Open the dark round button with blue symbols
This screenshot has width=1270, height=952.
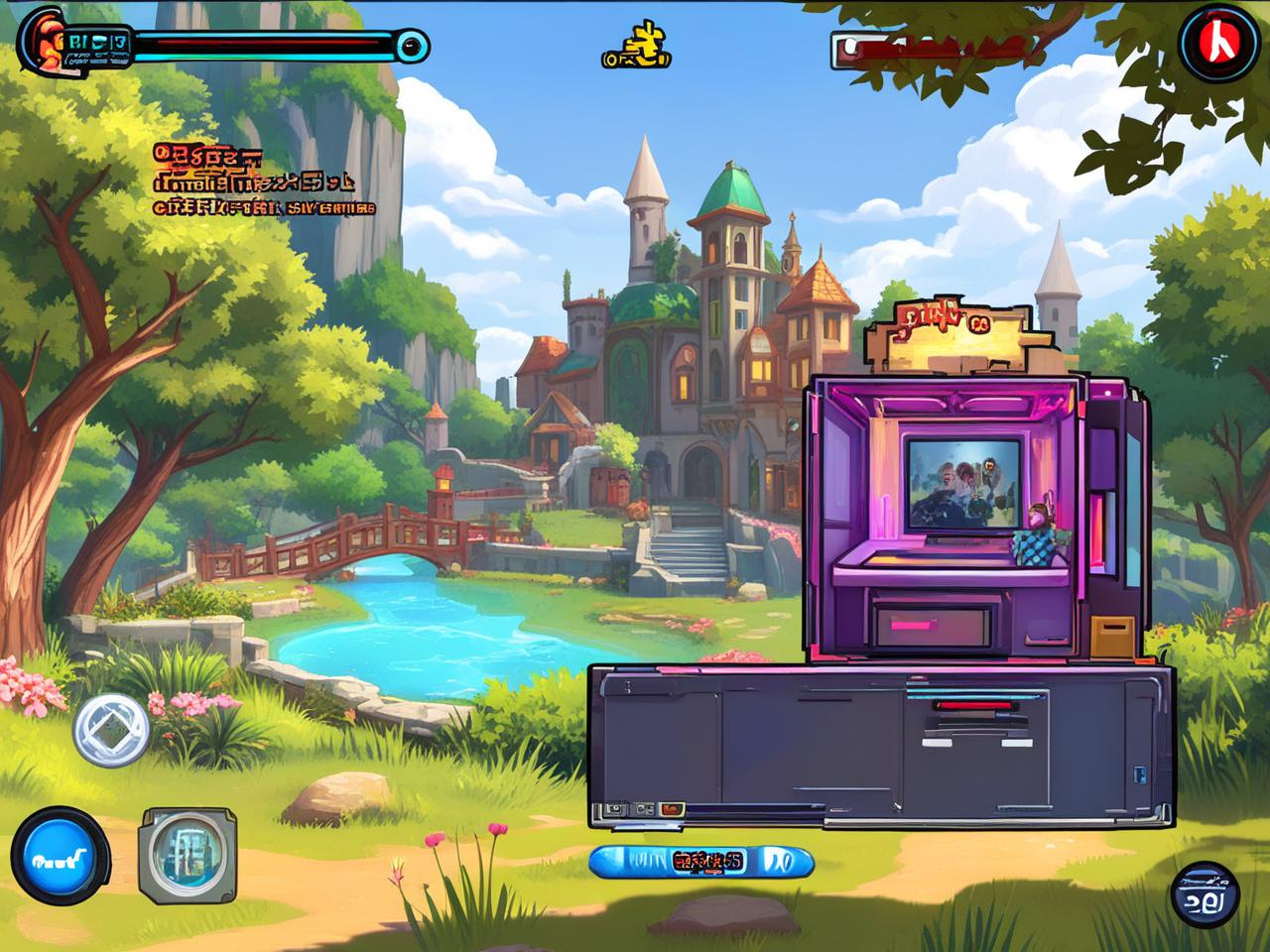(1206, 894)
